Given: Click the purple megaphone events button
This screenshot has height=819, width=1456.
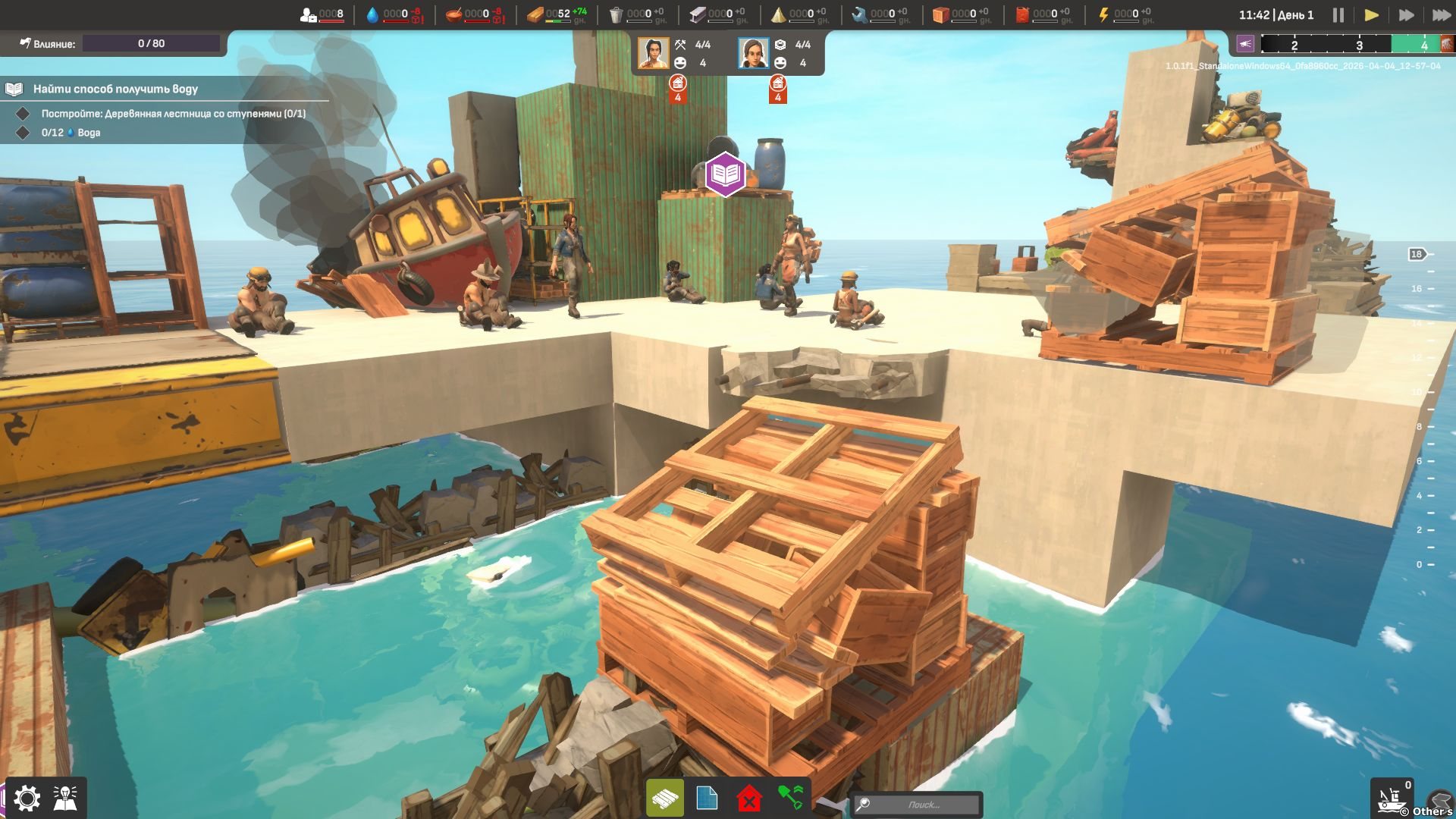Looking at the screenshot, I should 1245,44.
